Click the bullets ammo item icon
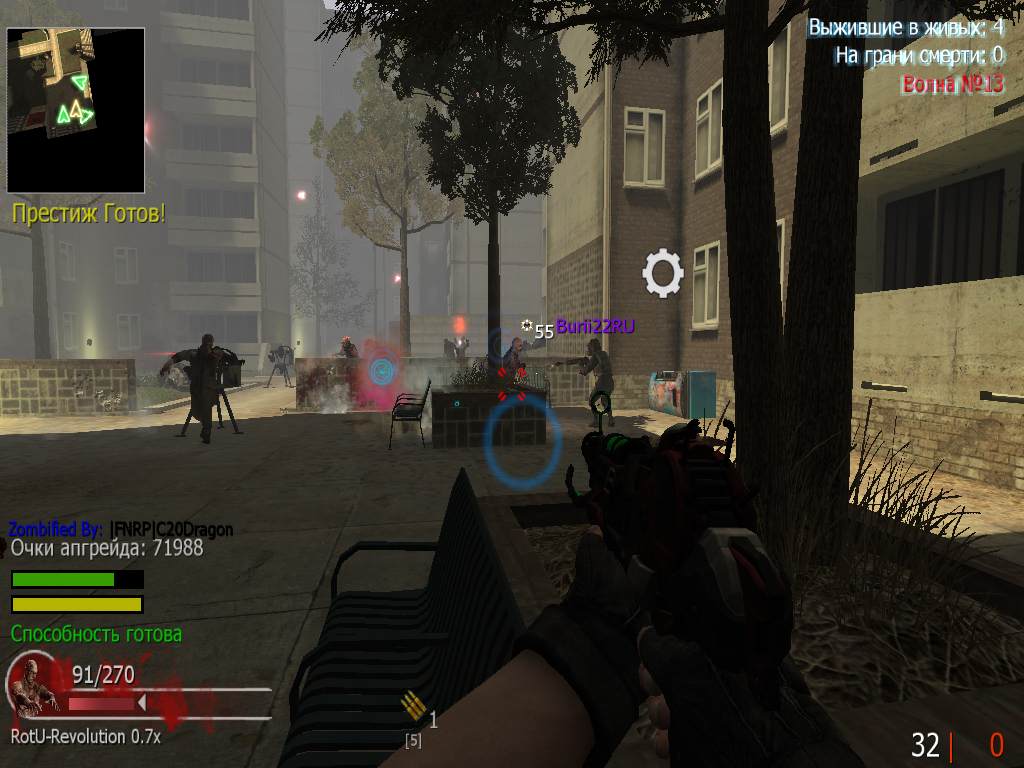The width and height of the screenshot is (1024, 768). [412, 707]
